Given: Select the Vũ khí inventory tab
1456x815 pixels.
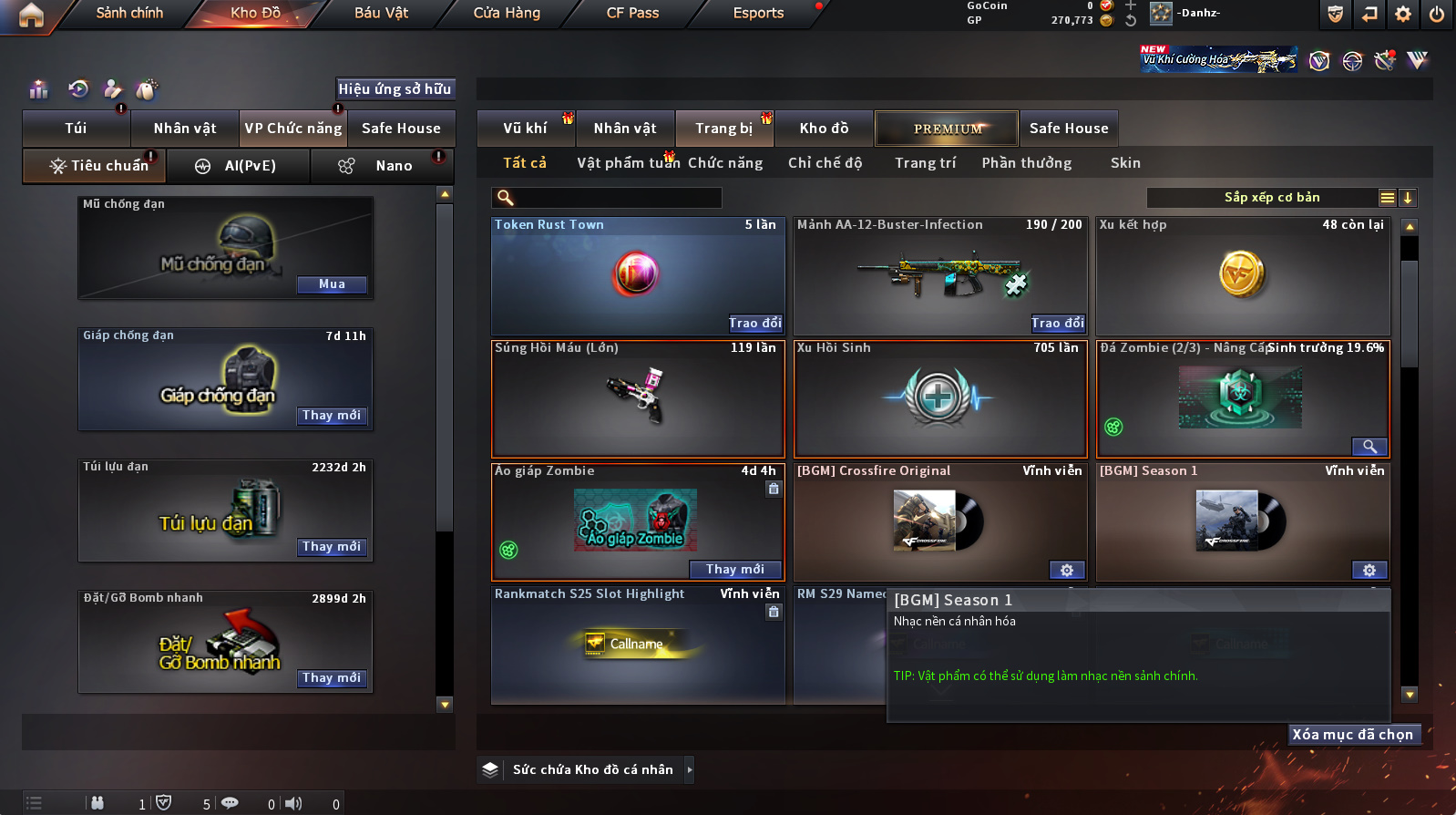Looking at the screenshot, I should pos(525,129).
